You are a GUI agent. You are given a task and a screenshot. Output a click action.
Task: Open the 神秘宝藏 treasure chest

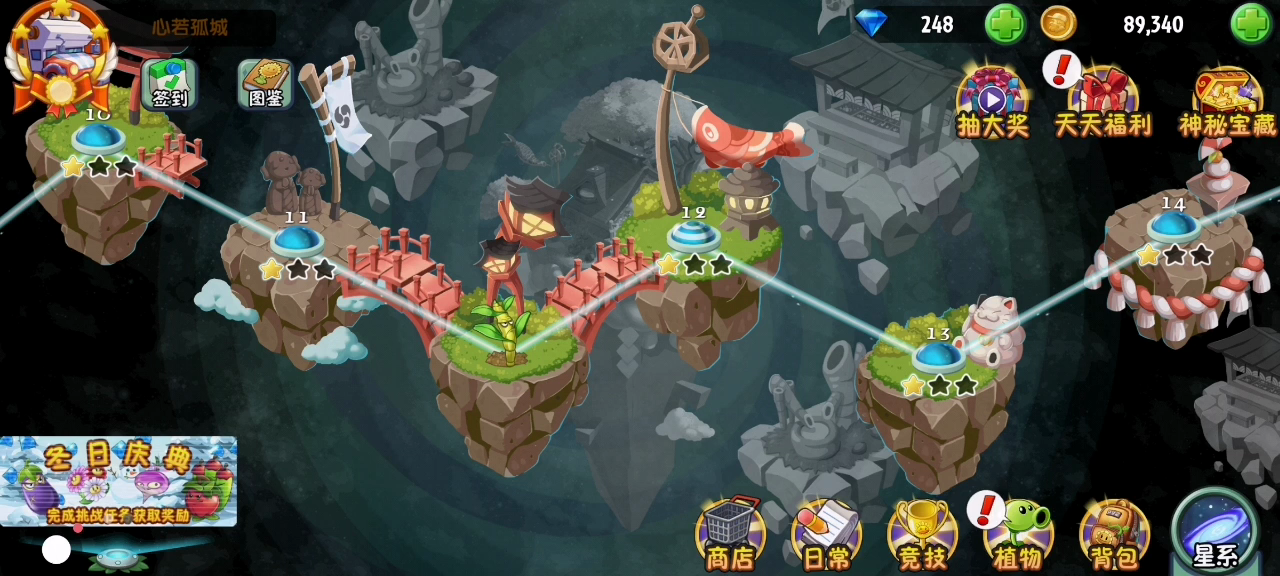(x=1227, y=102)
